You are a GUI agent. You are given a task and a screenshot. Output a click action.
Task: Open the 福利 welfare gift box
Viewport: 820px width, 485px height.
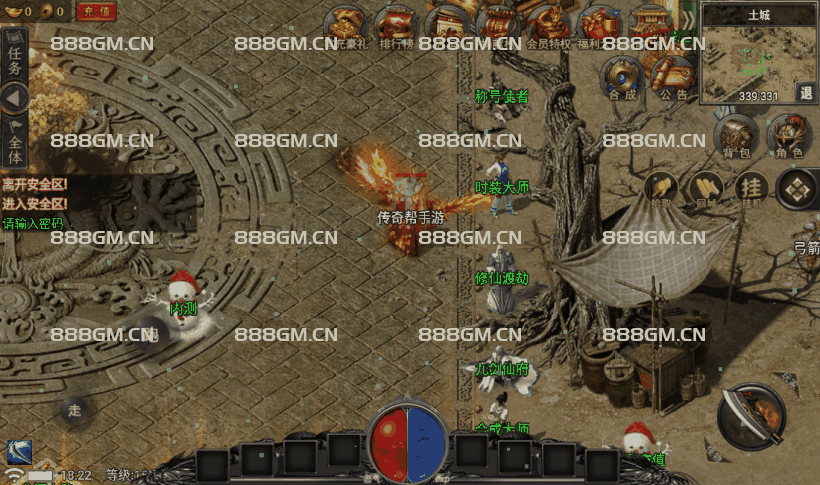pos(599,24)
